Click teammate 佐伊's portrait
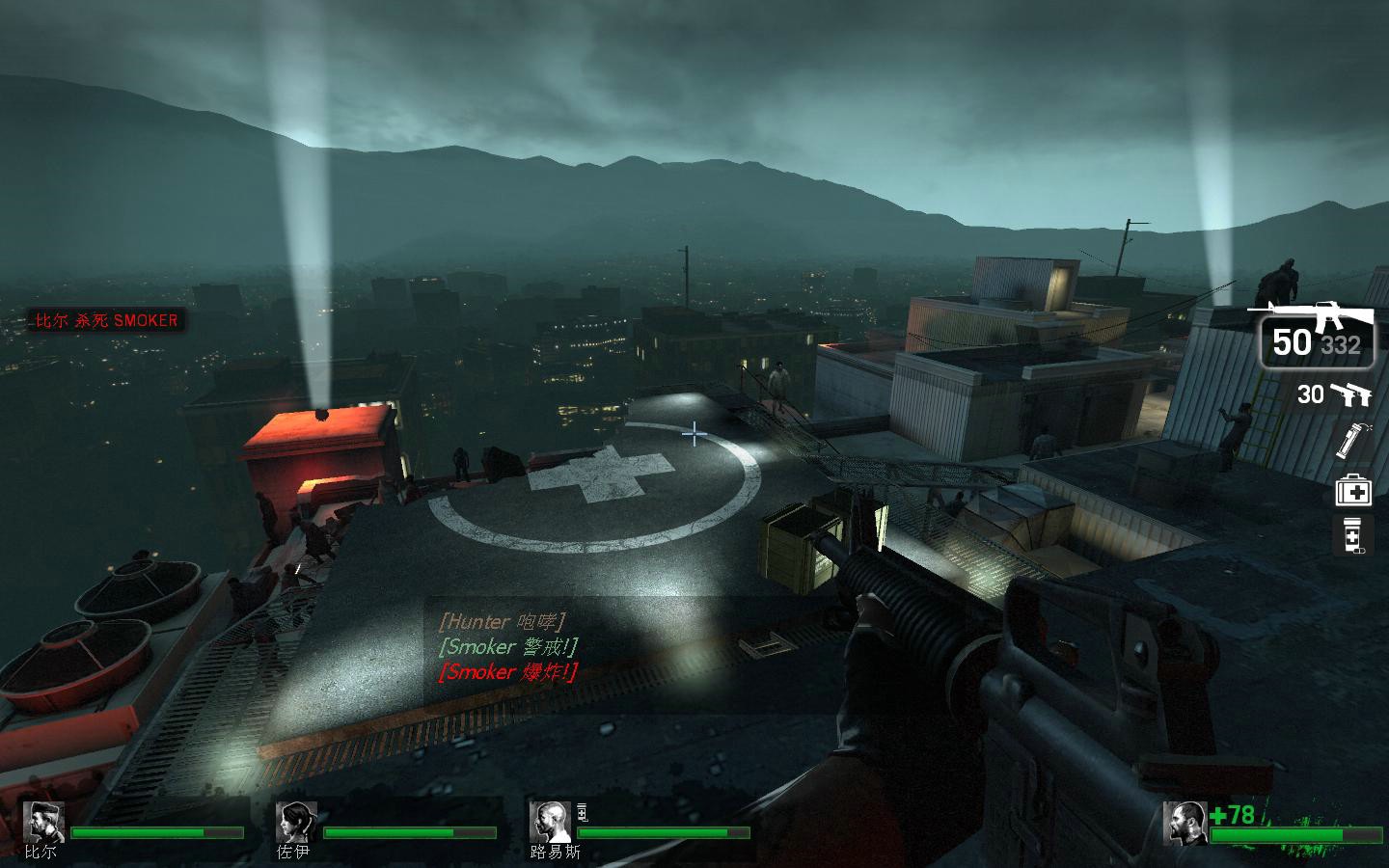 (295, 822)
